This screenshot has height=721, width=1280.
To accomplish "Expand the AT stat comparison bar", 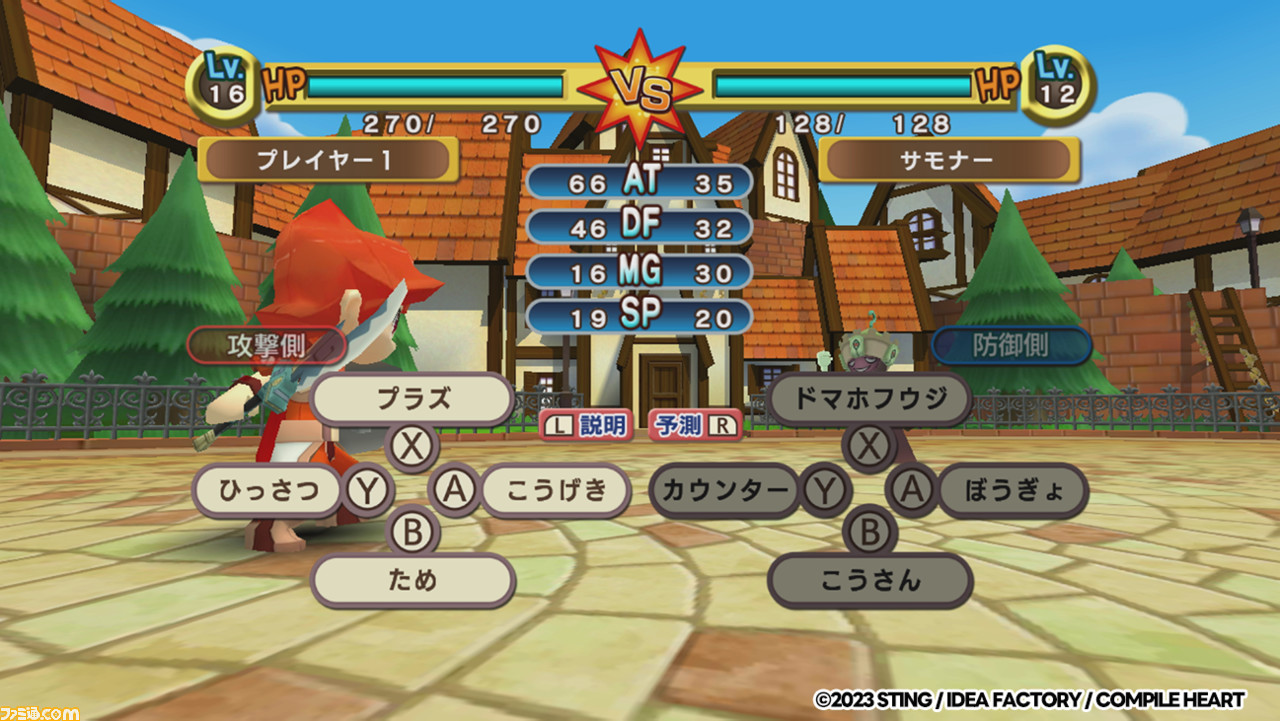I will click(642, 182).
